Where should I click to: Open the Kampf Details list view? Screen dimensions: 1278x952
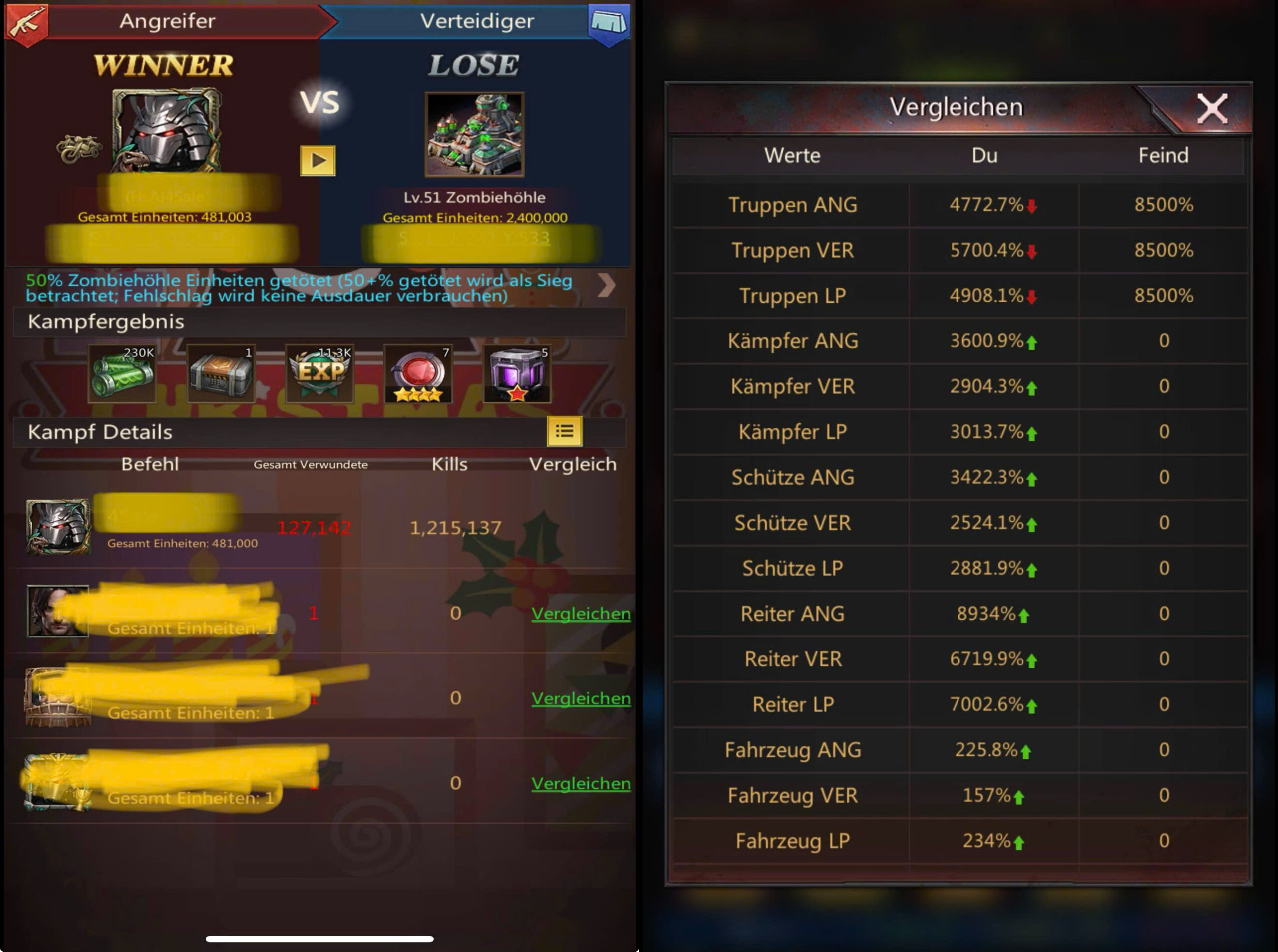pyautogui.click(x=564, y=431)
